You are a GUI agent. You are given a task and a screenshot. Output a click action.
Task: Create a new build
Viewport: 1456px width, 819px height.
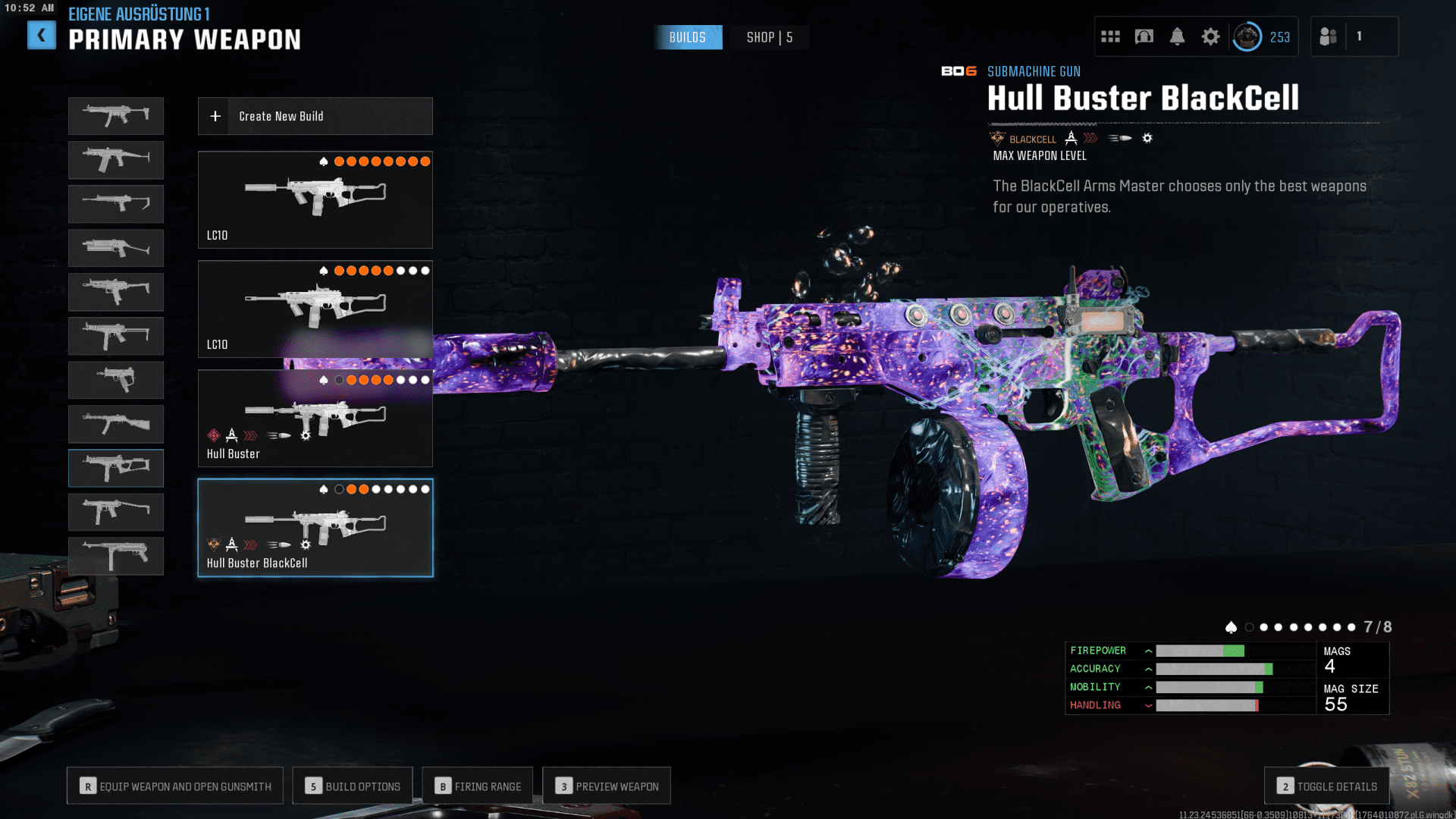315,116
